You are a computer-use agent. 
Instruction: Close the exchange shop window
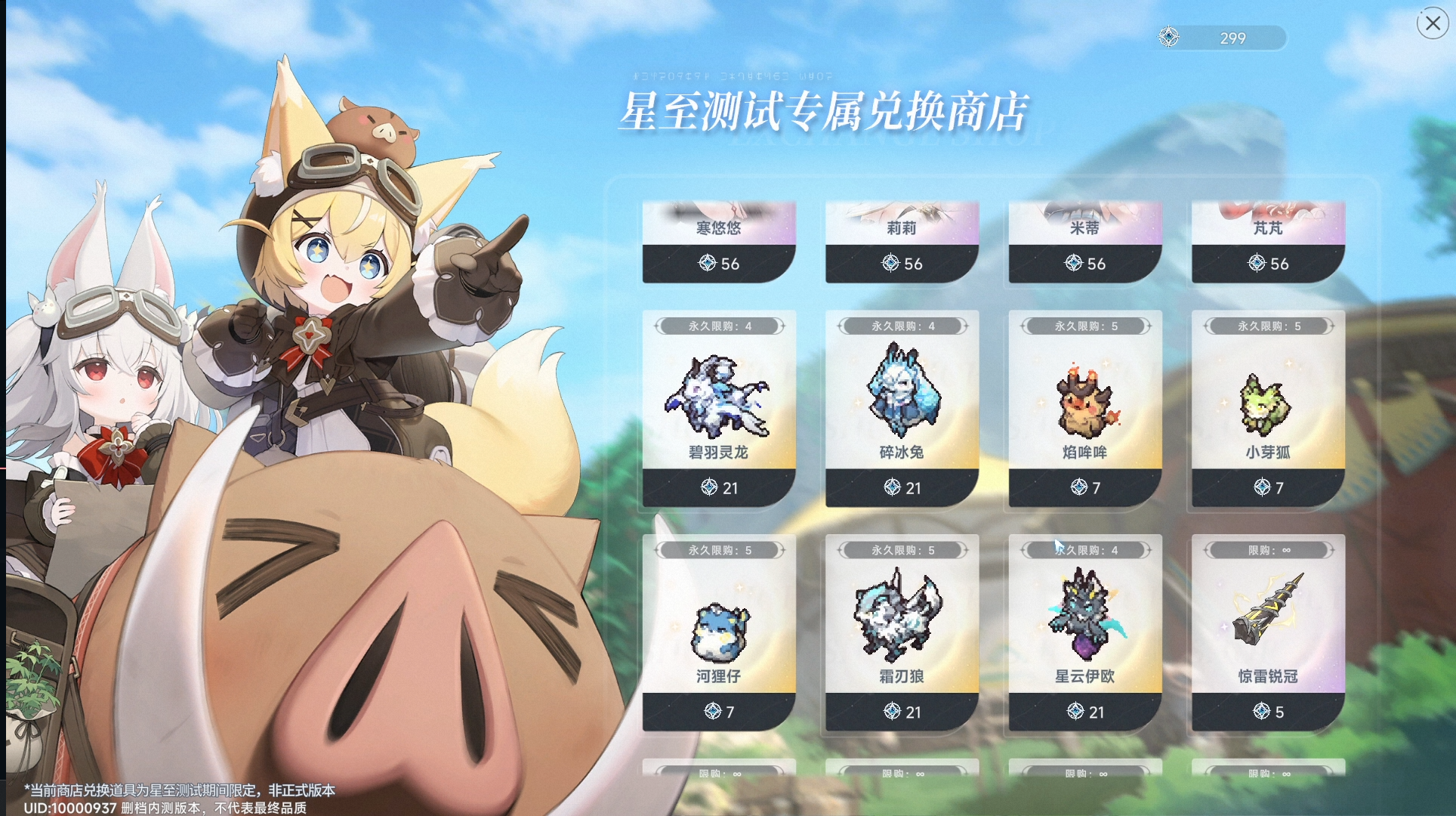pos(1432,23)
